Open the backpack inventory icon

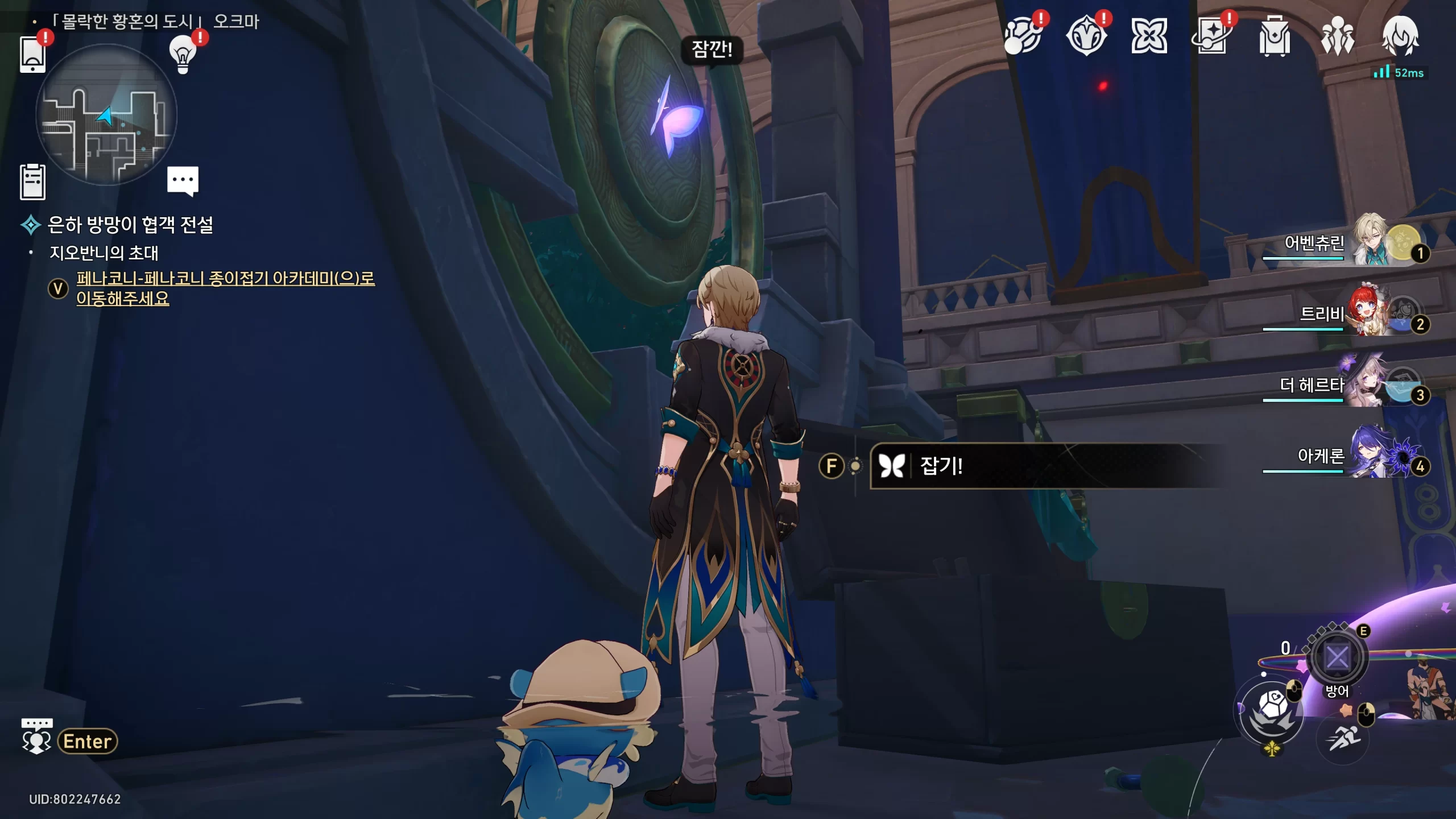[1274, 36]
